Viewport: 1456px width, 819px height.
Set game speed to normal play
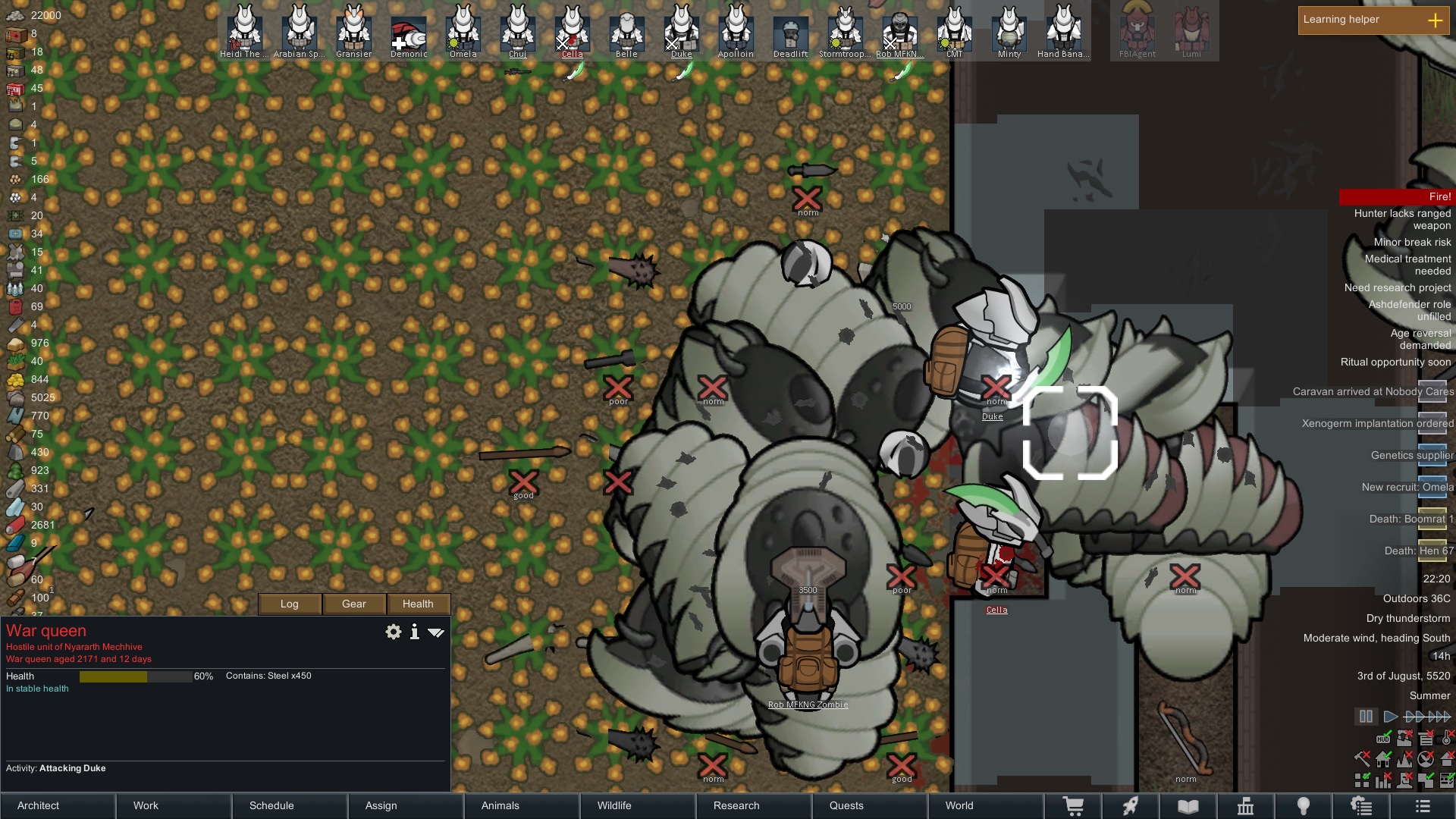pos(1390,717)
